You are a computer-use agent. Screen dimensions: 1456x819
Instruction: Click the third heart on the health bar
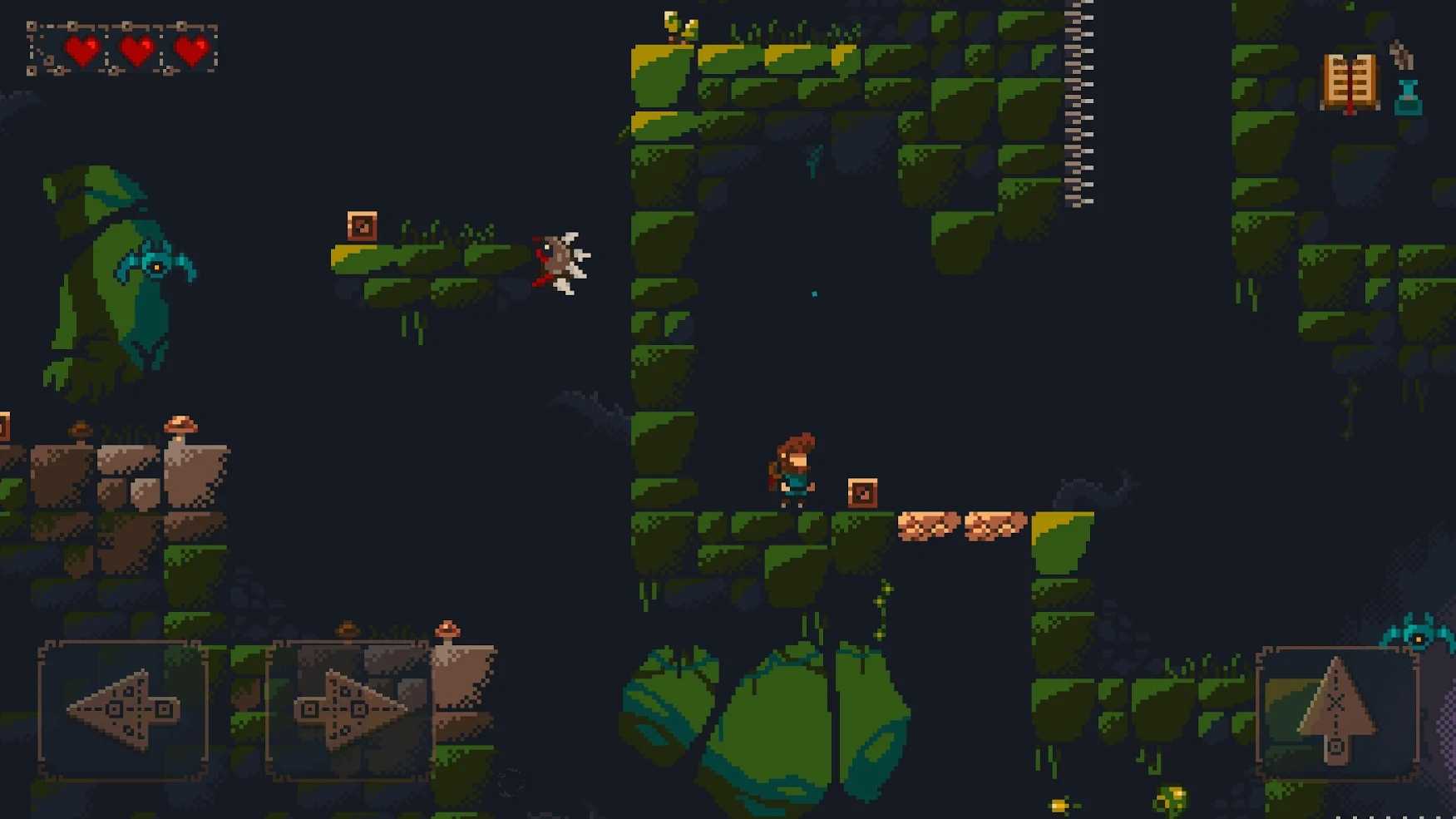[191, 50]
